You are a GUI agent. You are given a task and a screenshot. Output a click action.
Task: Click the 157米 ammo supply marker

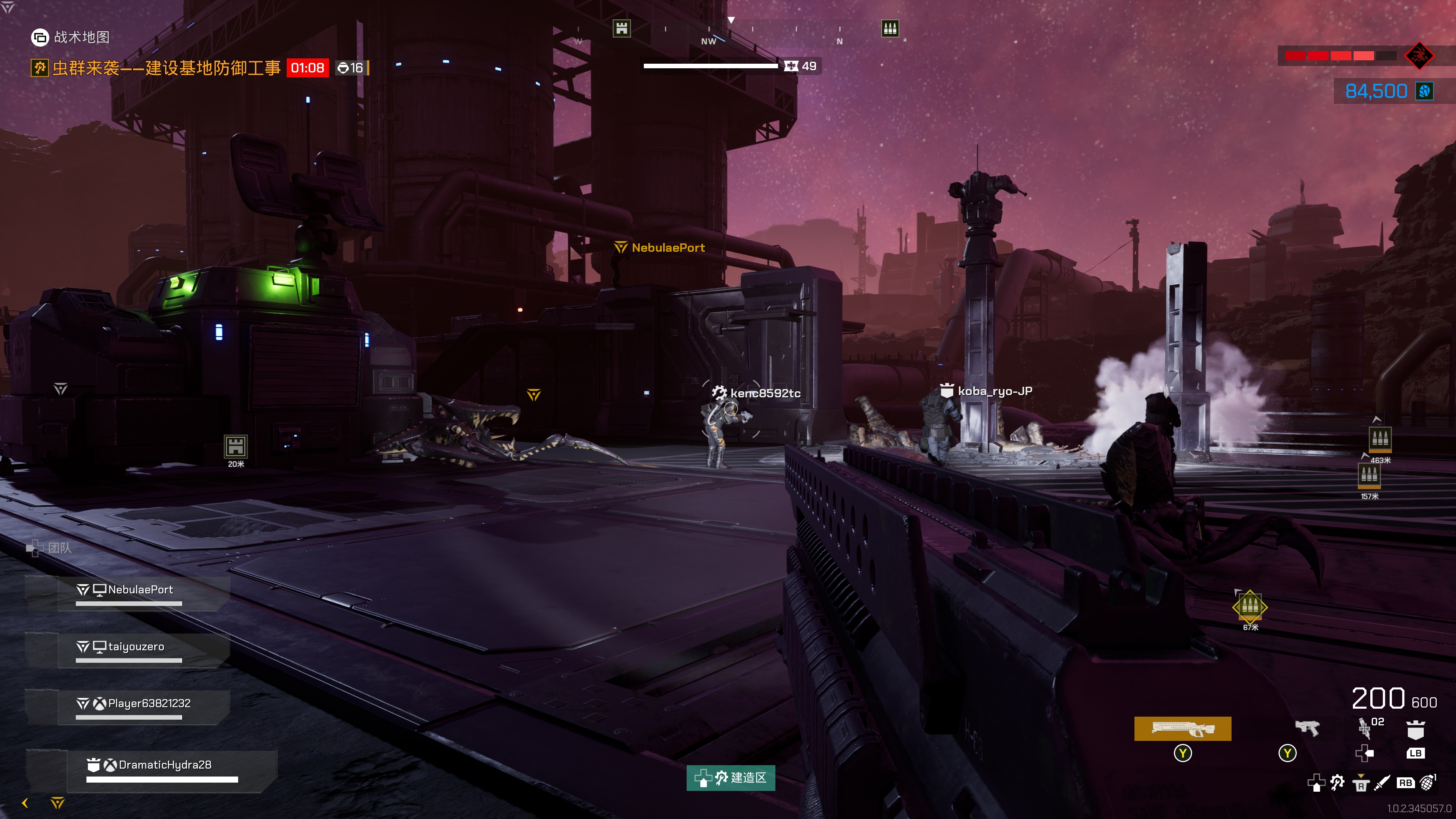pyautogui.click(x=1369, y=476)
